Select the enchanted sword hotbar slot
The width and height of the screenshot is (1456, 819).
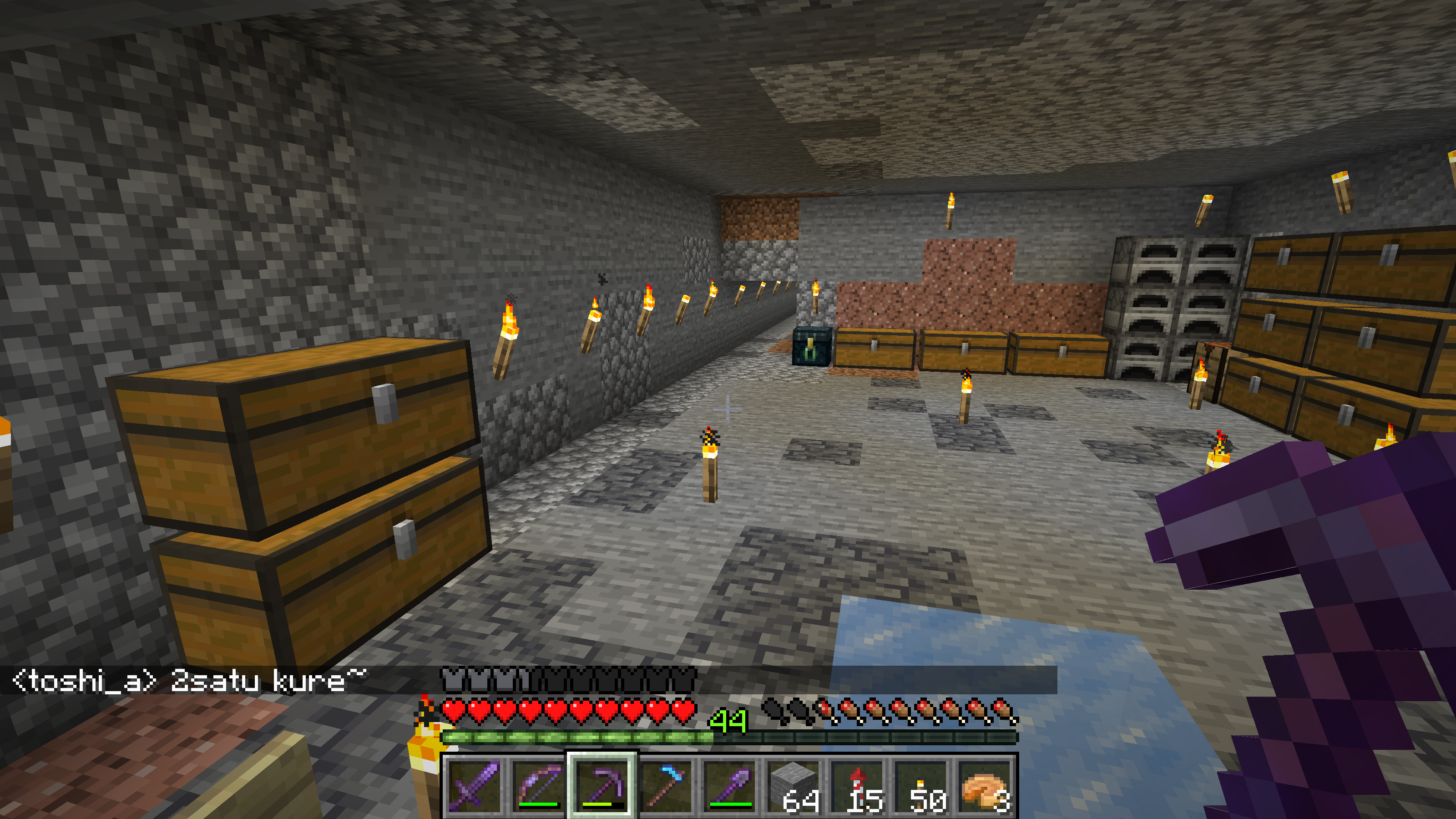click(x=475, y=784)
